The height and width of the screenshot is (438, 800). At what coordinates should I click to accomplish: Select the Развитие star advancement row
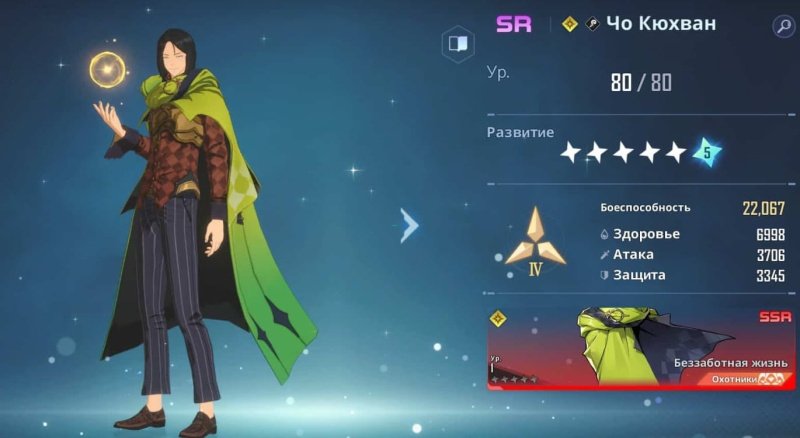[x=640, y=152]
